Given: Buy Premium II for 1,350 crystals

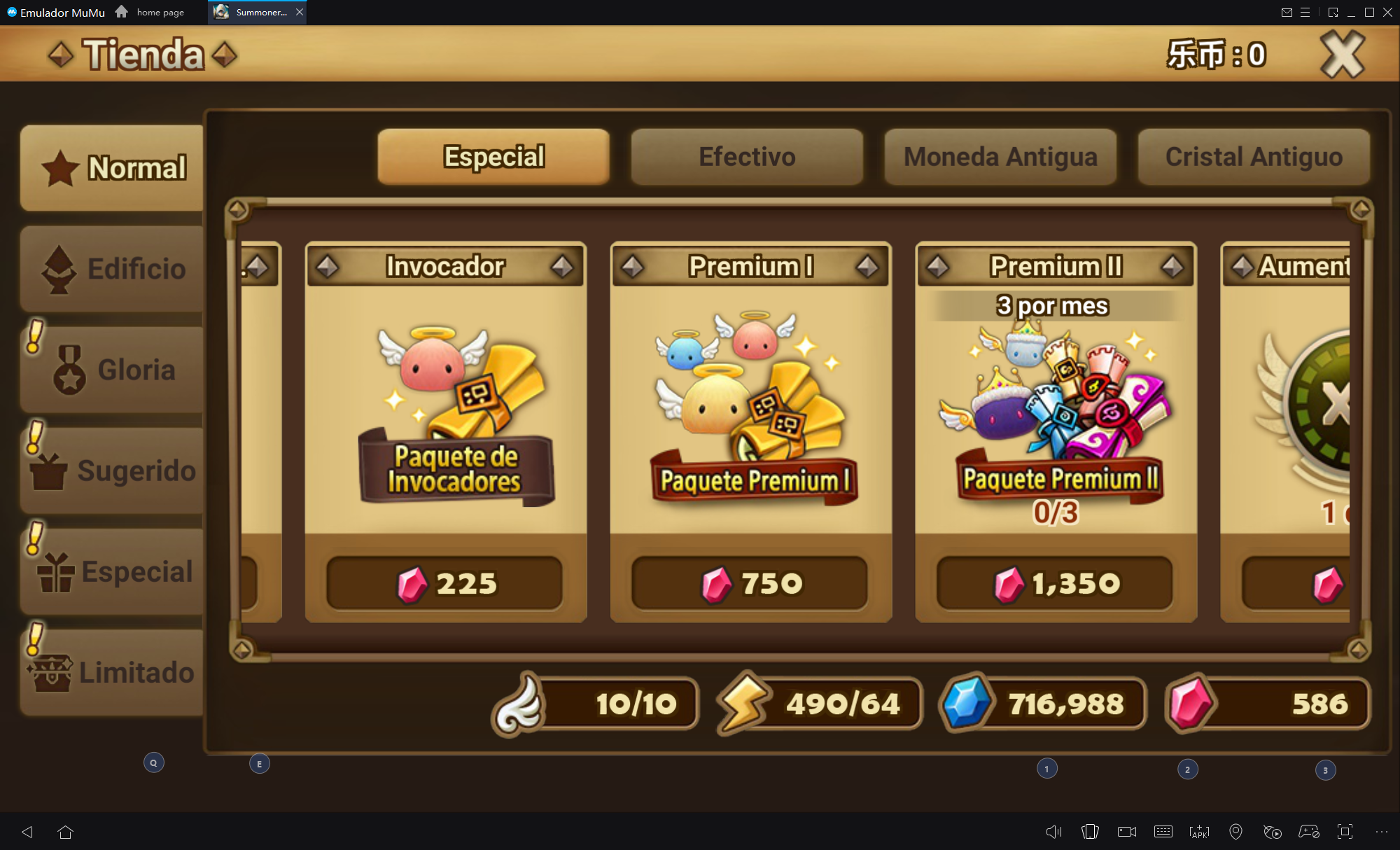Looking at the screenshot, I should [1056, 583].
